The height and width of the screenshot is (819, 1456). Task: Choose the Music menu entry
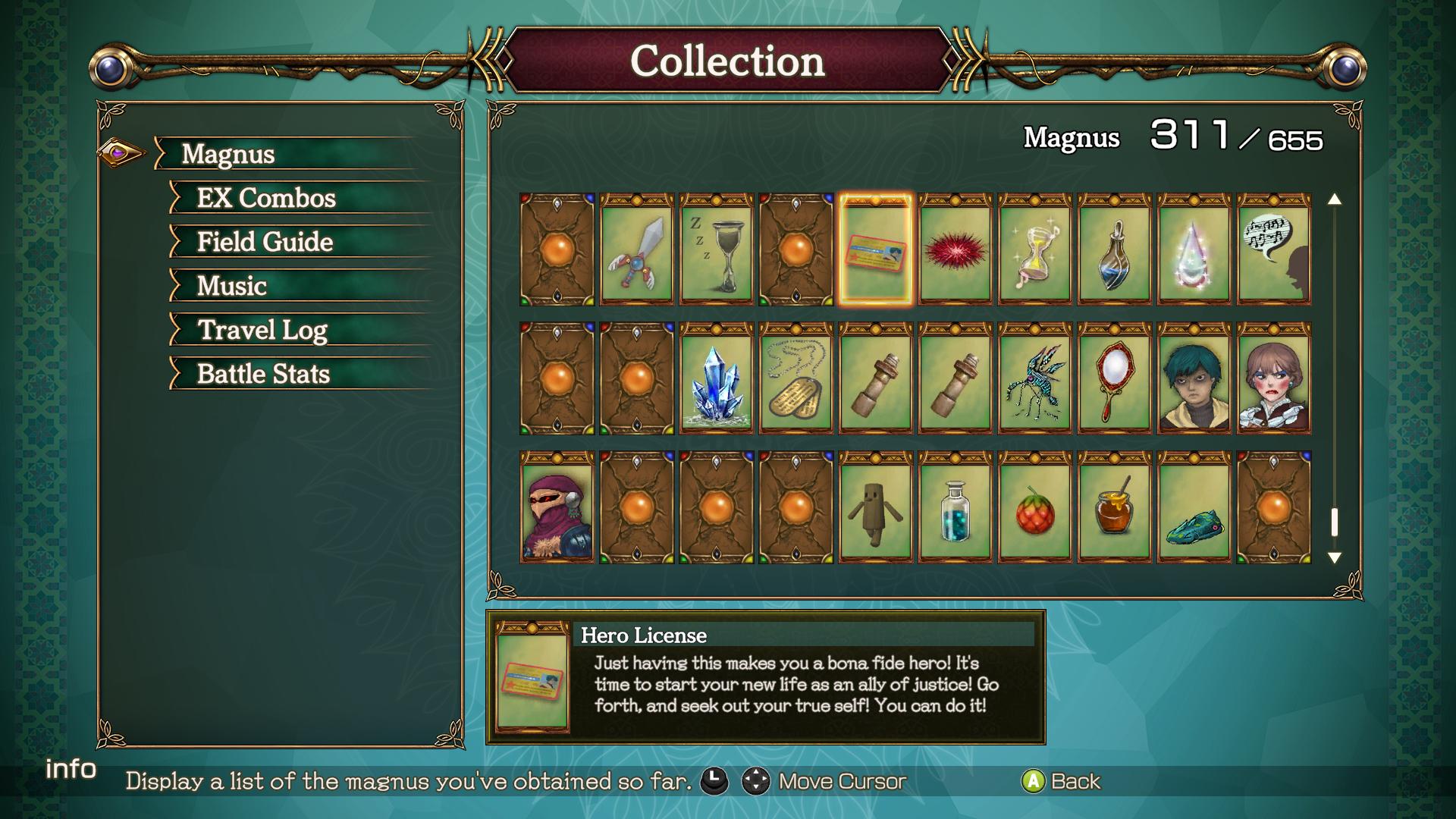click(231, 286)
